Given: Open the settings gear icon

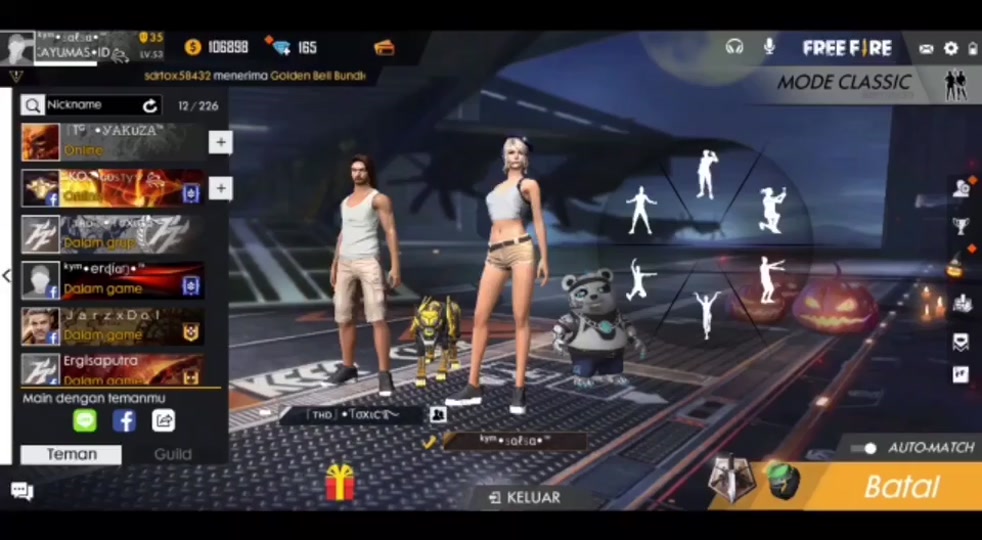Looking at the screenshot, I should [x=950, y=48].
